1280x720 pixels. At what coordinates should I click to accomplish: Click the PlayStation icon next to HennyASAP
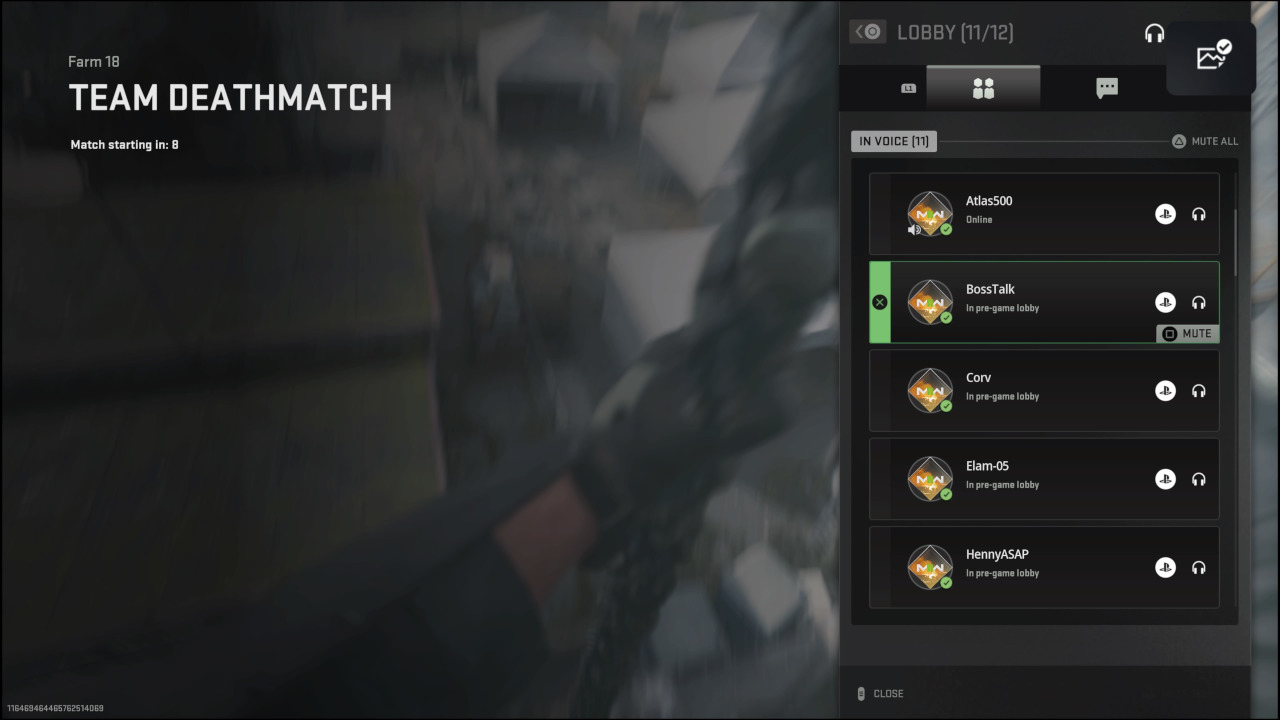click(1165, 567)
